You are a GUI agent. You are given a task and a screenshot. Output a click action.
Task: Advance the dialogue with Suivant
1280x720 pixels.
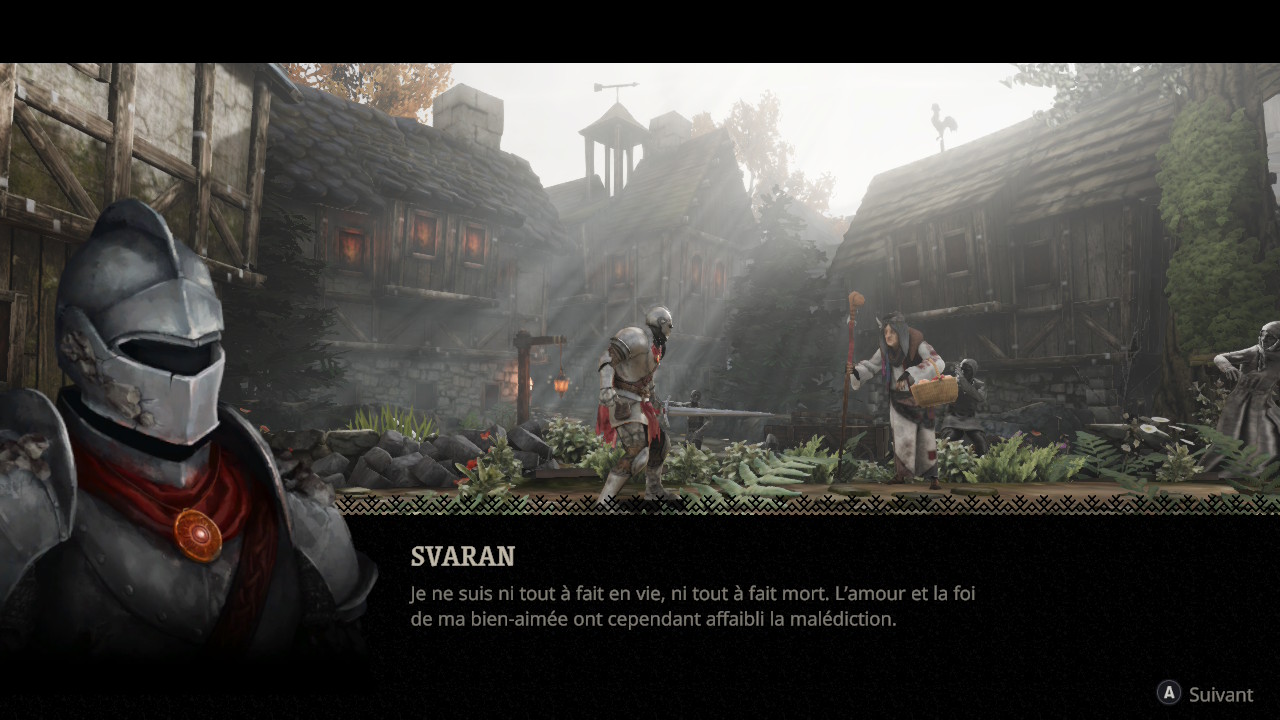1206,693
